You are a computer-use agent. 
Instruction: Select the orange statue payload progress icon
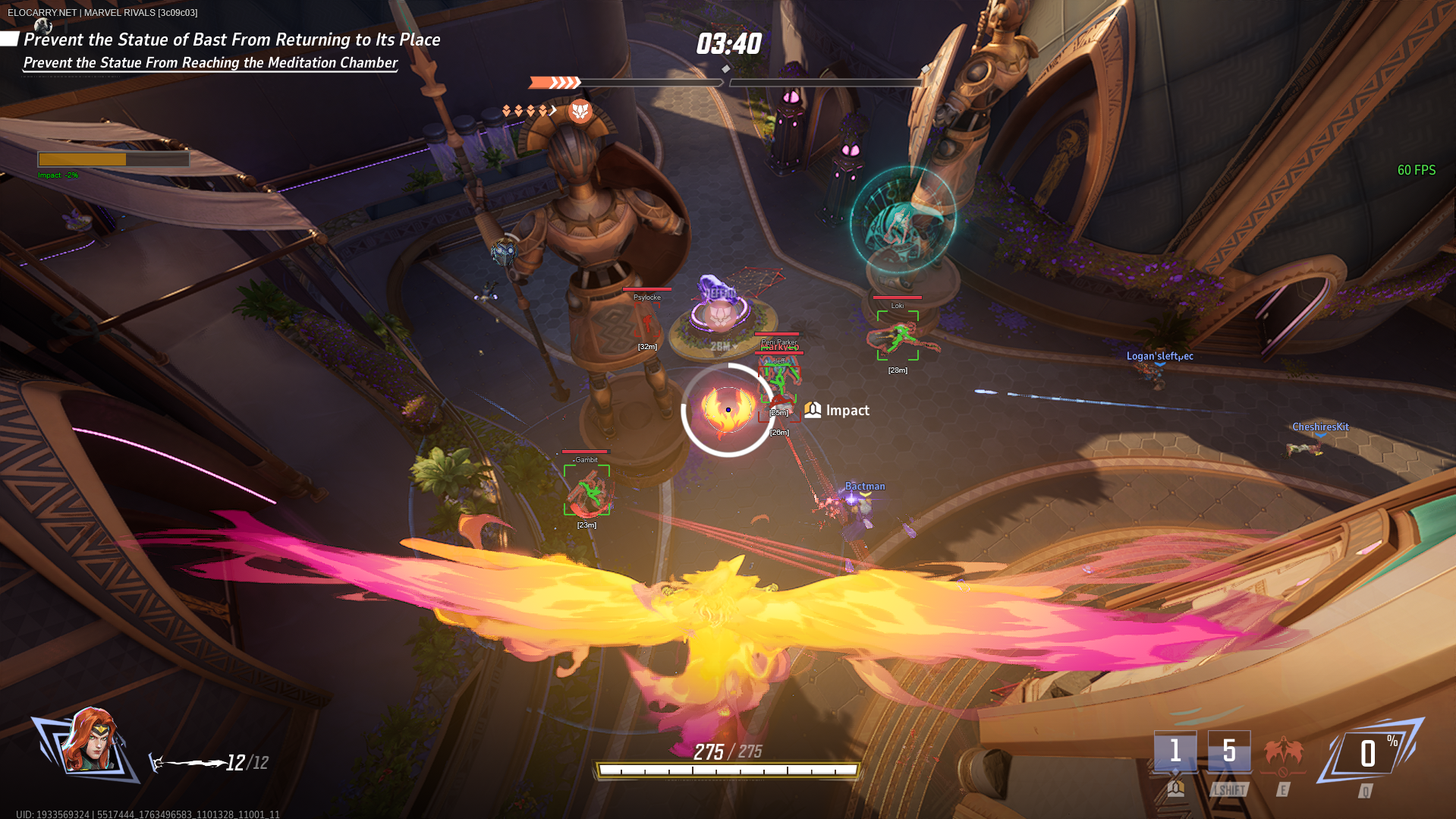click(580, 112)
